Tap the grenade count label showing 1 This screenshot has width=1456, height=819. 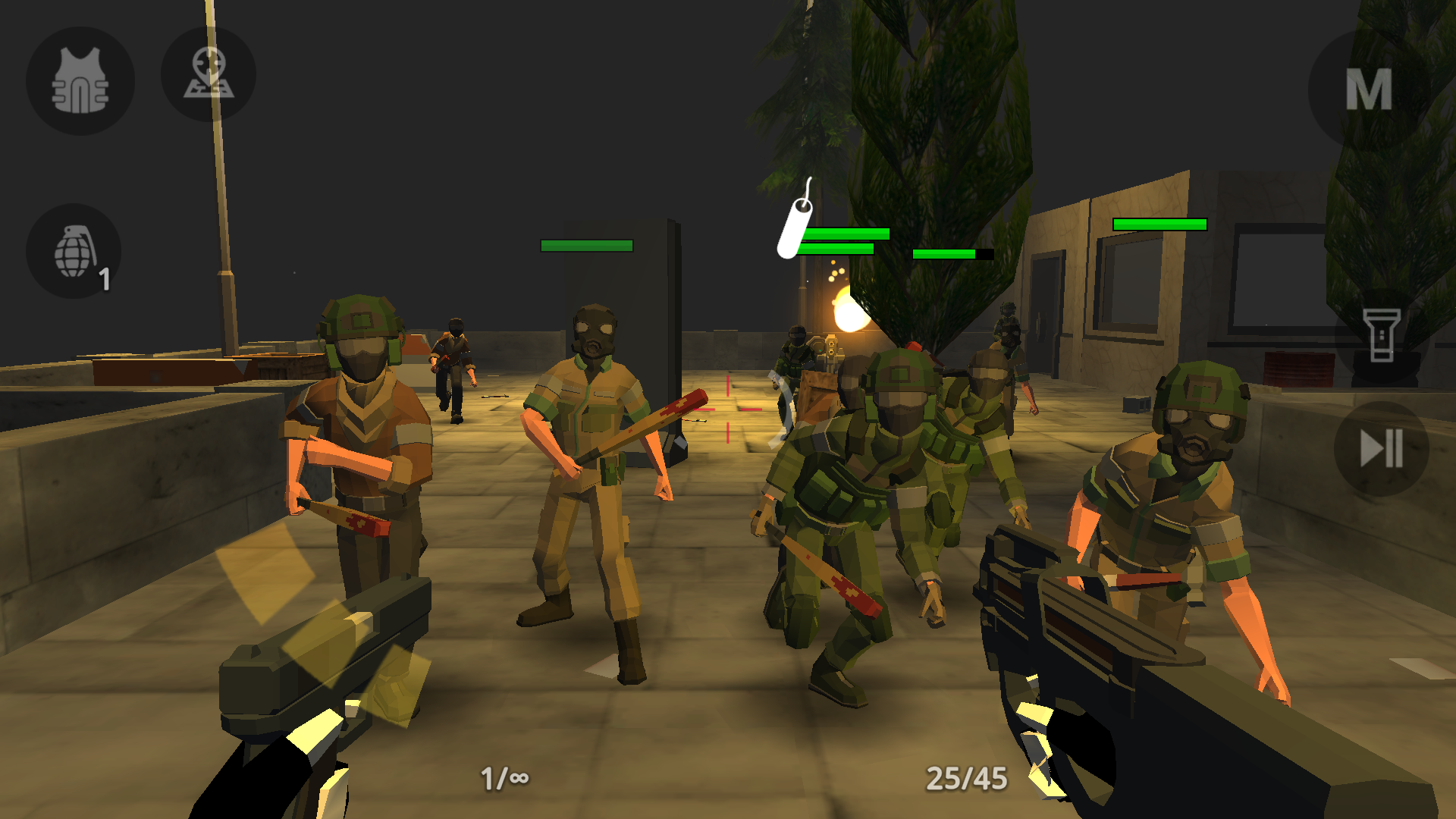[104, 281]
